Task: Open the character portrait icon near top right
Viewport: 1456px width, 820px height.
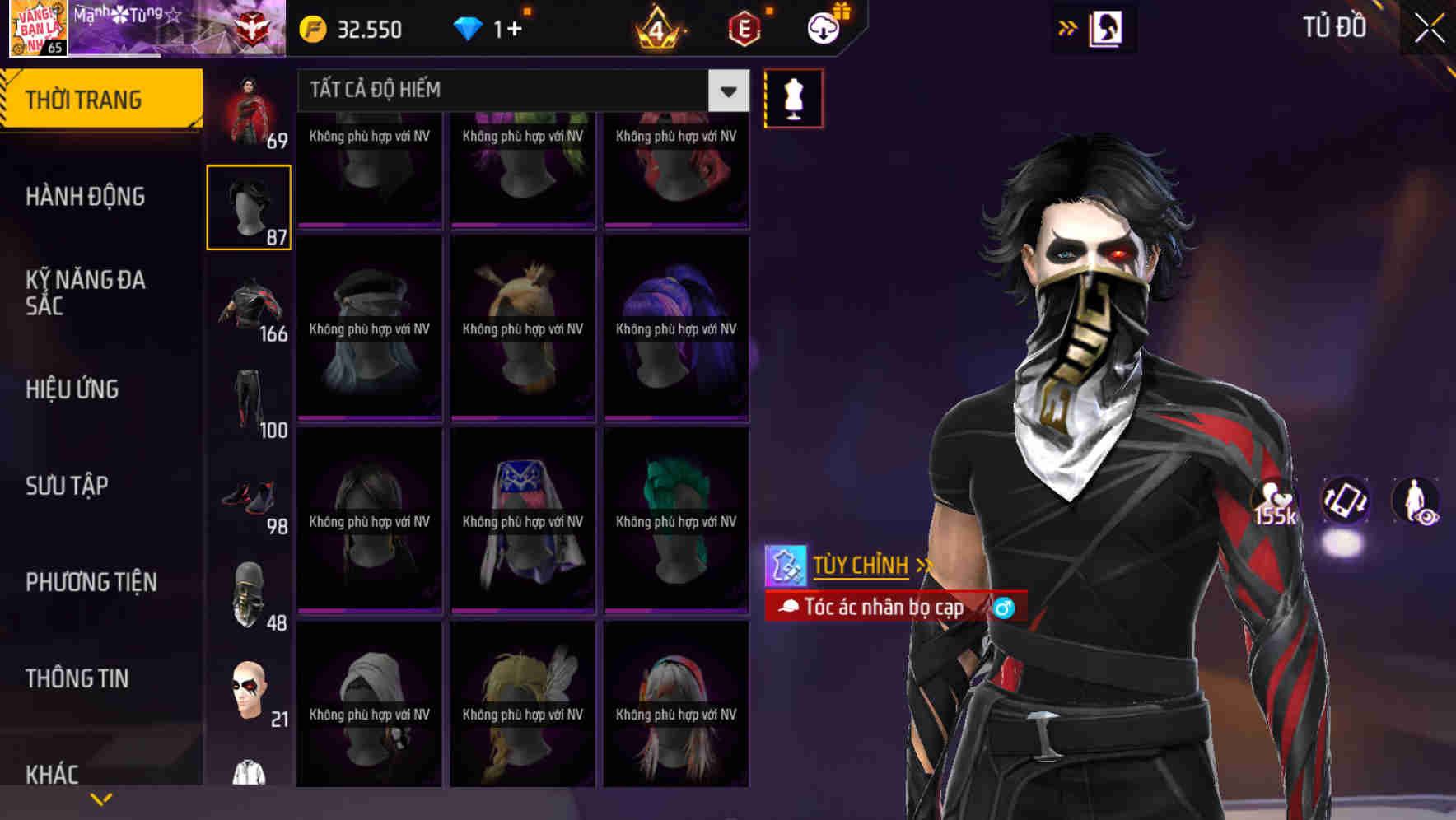Action: [1105, 27]
